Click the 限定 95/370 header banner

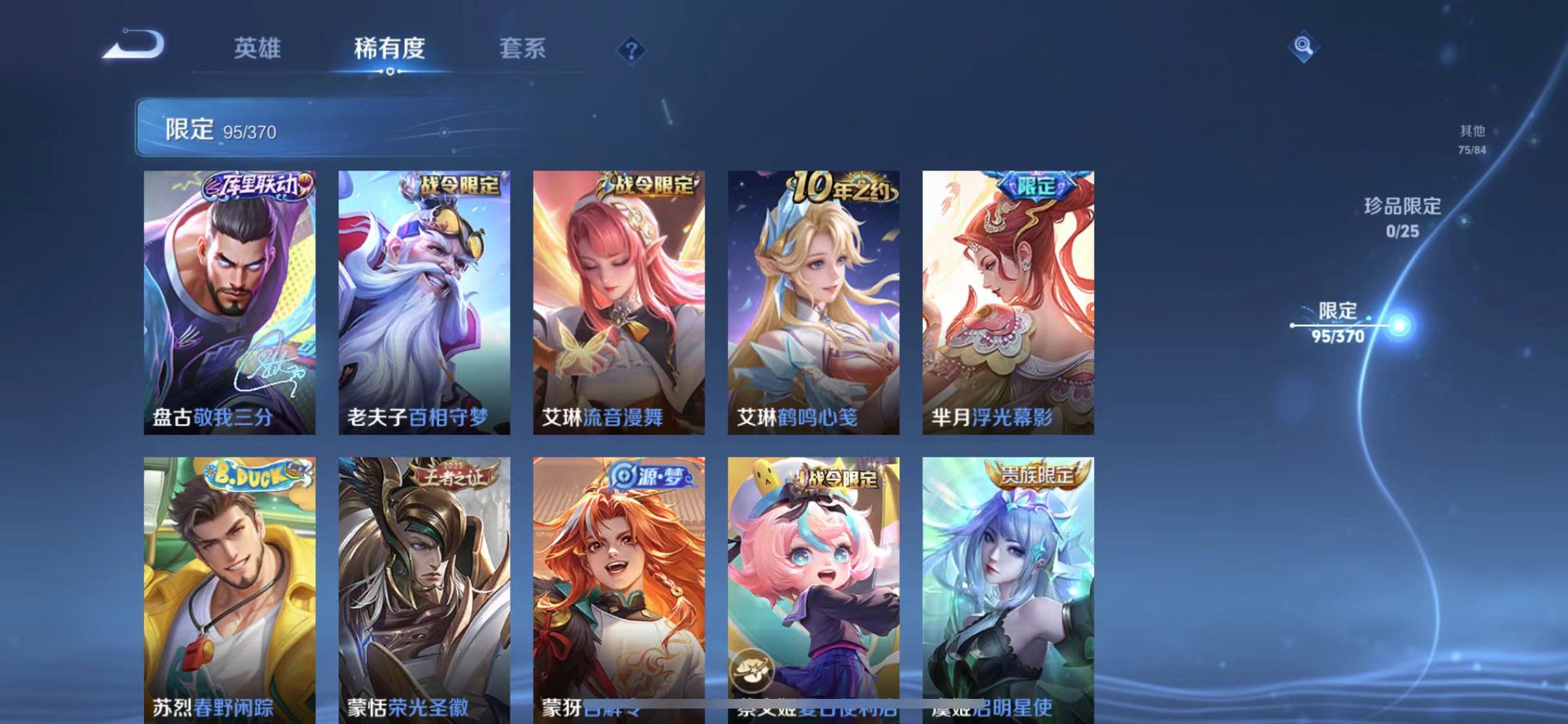tap(219, 129)
